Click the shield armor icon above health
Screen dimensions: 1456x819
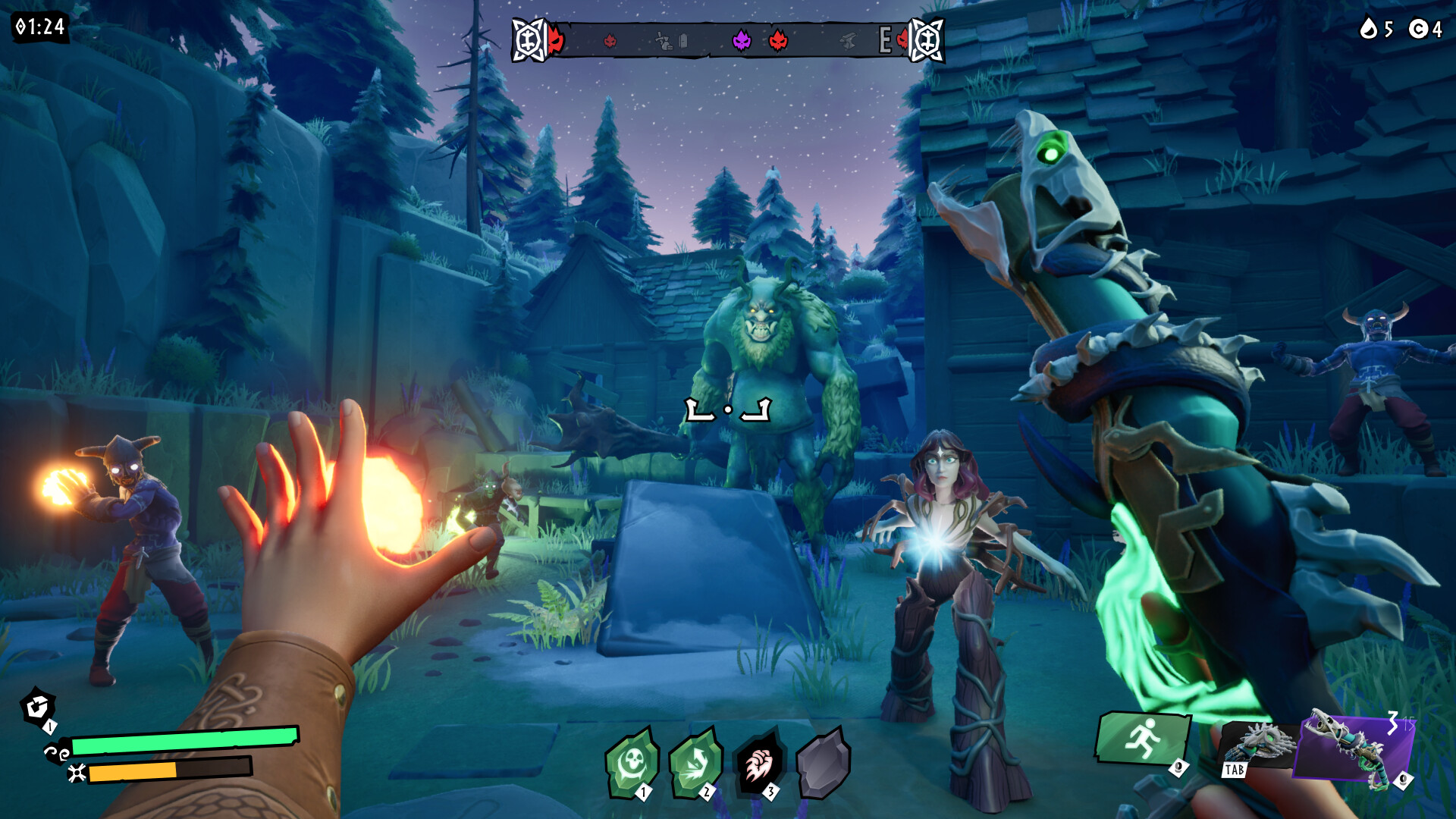coord(36,707)
